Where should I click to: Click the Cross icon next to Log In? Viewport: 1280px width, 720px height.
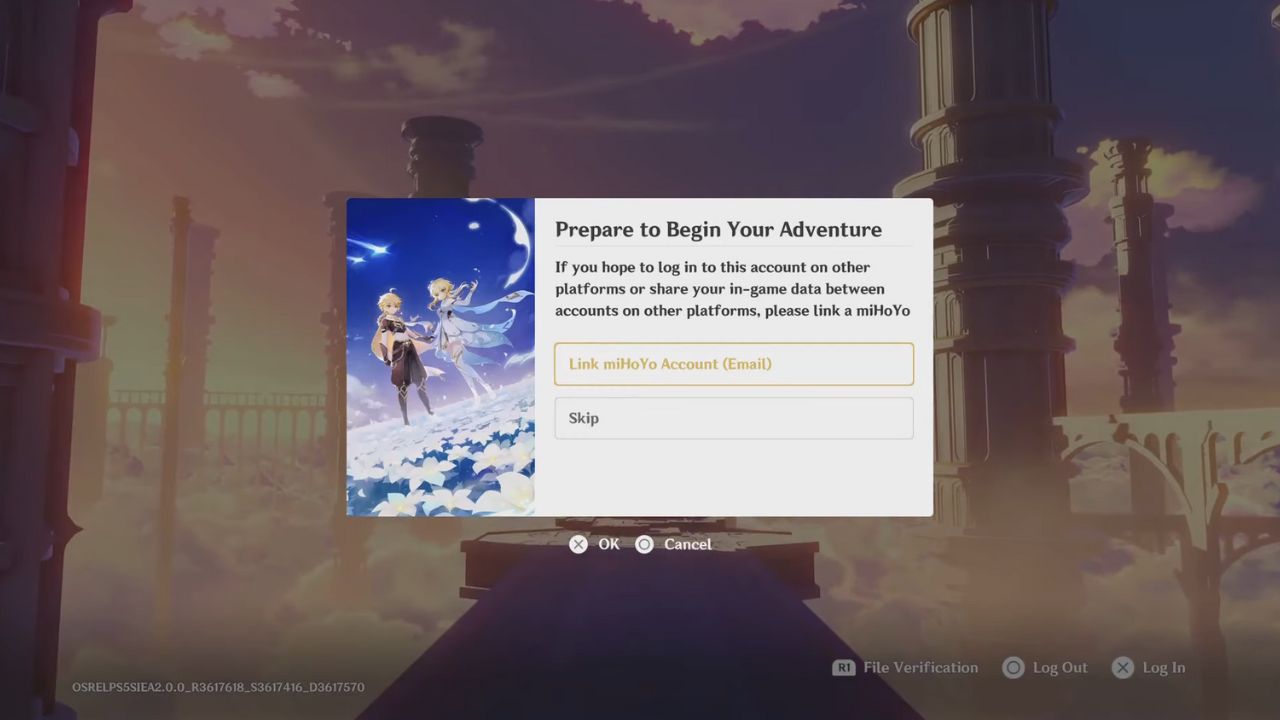pos(1122,667)
